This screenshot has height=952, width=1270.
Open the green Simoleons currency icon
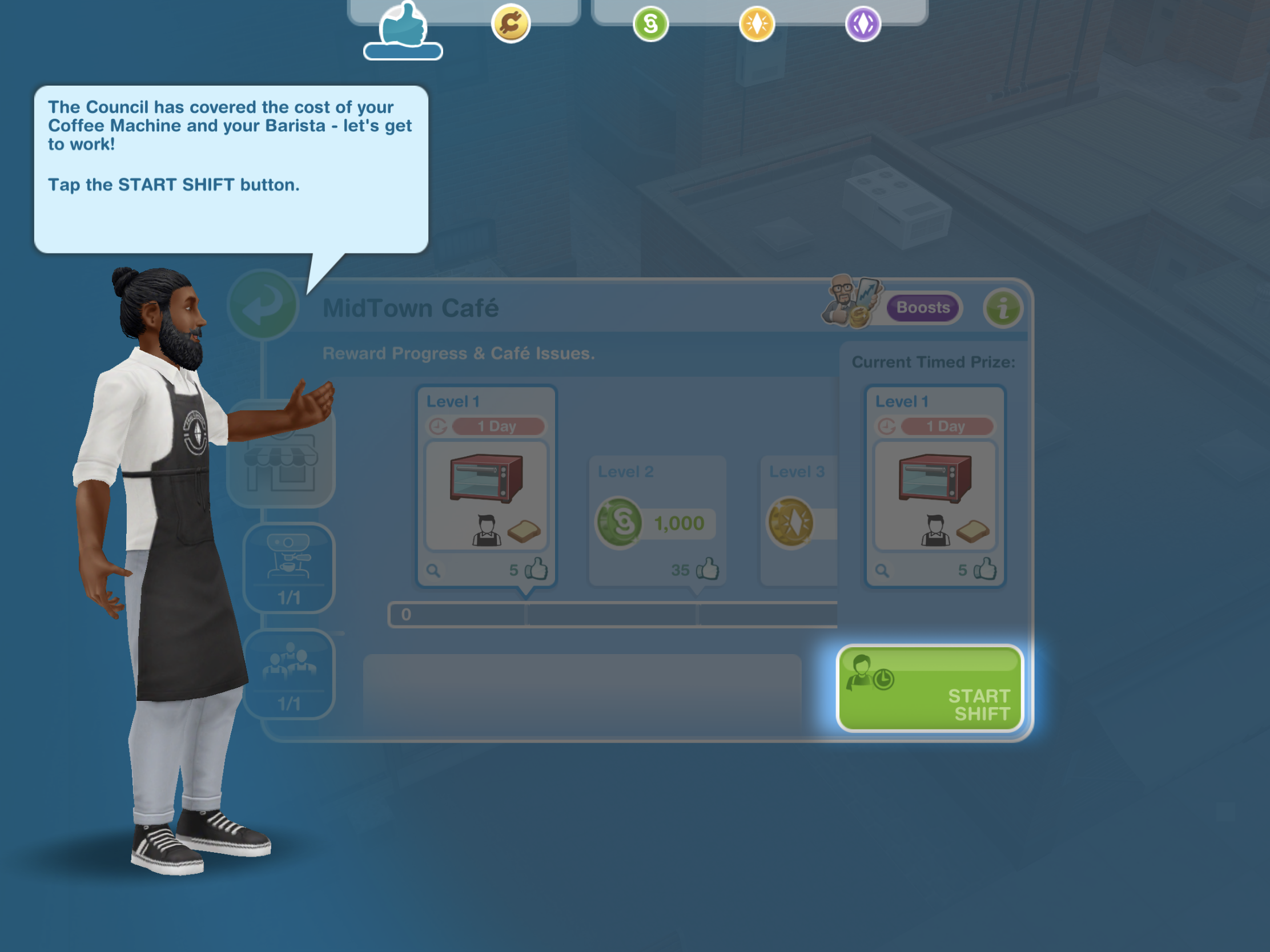650,24
